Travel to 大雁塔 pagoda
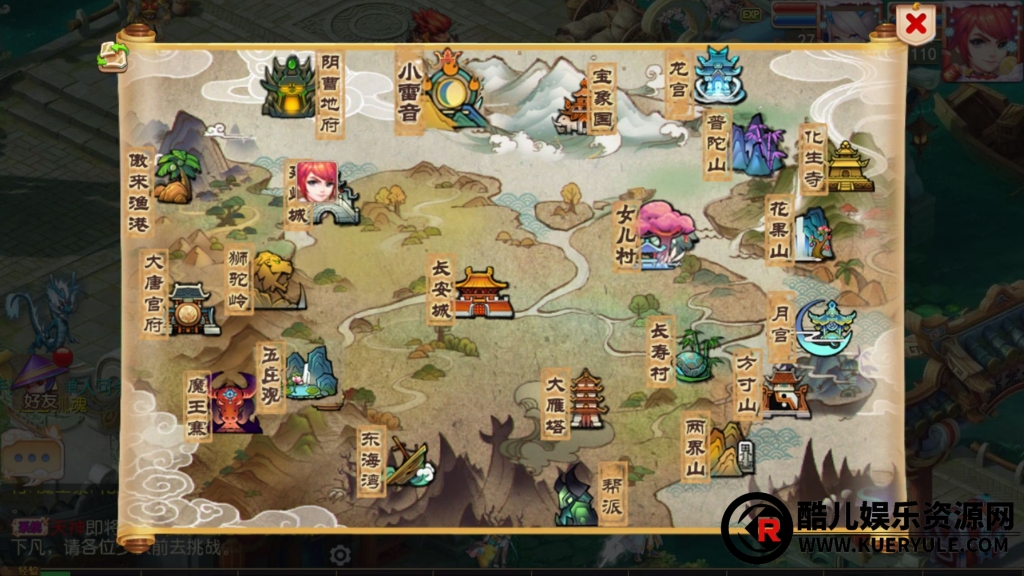This screenshot has width=1024, height=576. point(588,400)
